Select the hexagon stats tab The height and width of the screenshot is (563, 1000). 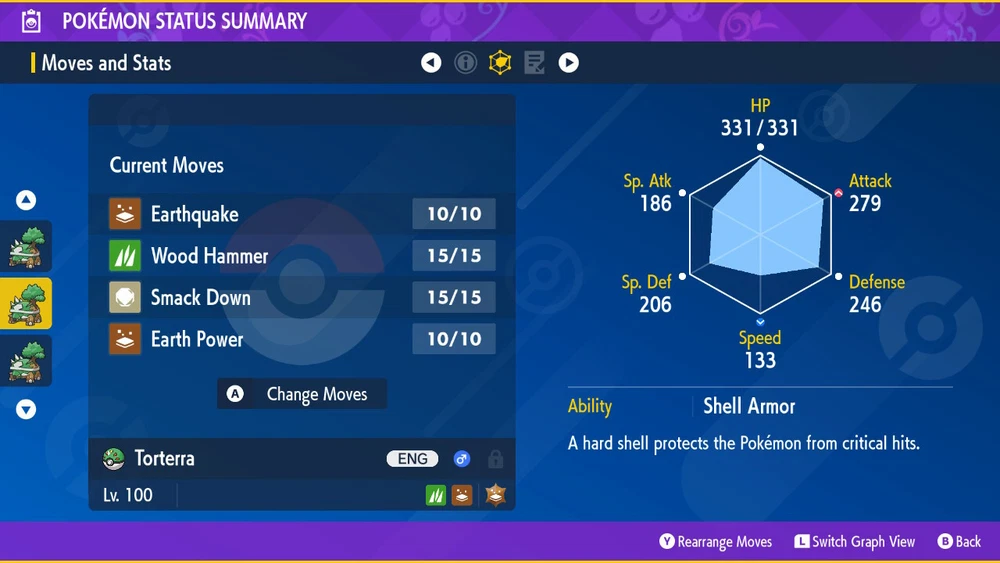click(499, 63)
